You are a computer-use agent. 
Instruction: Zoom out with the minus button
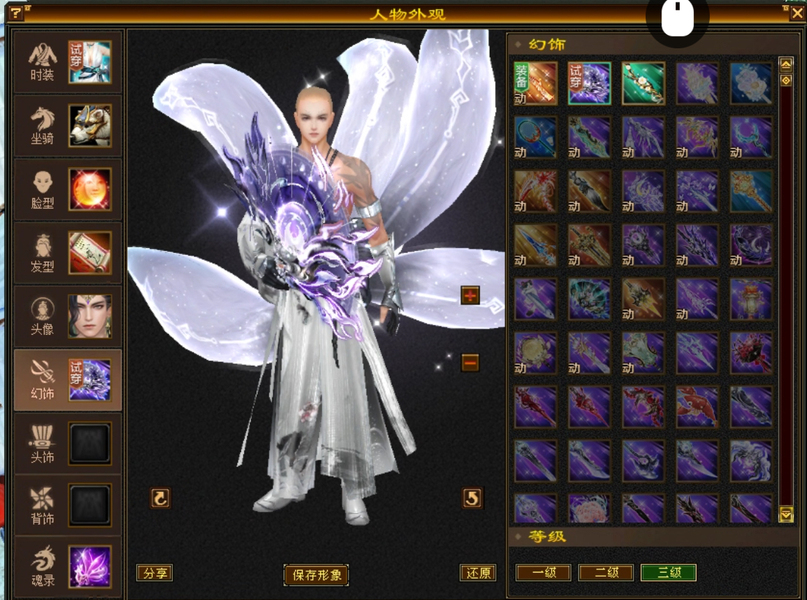470,363
